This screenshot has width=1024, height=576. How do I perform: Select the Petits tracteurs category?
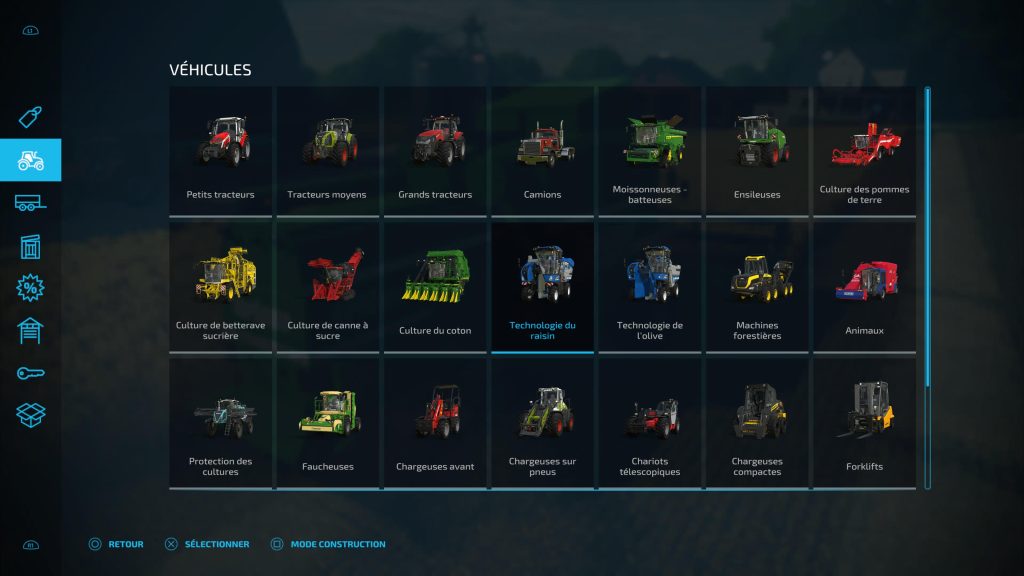[x=220, y=150]
